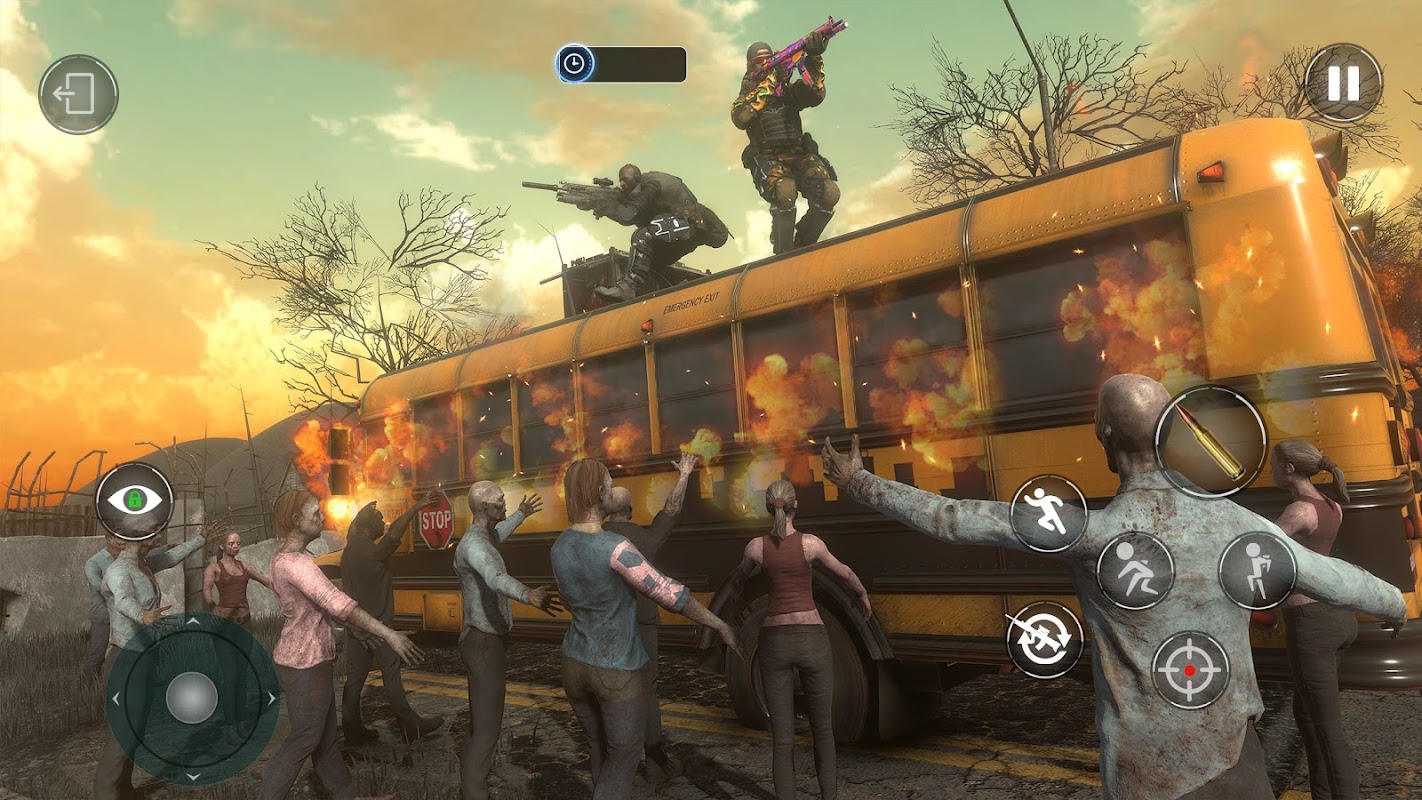Pause the game

(1343, 83)
